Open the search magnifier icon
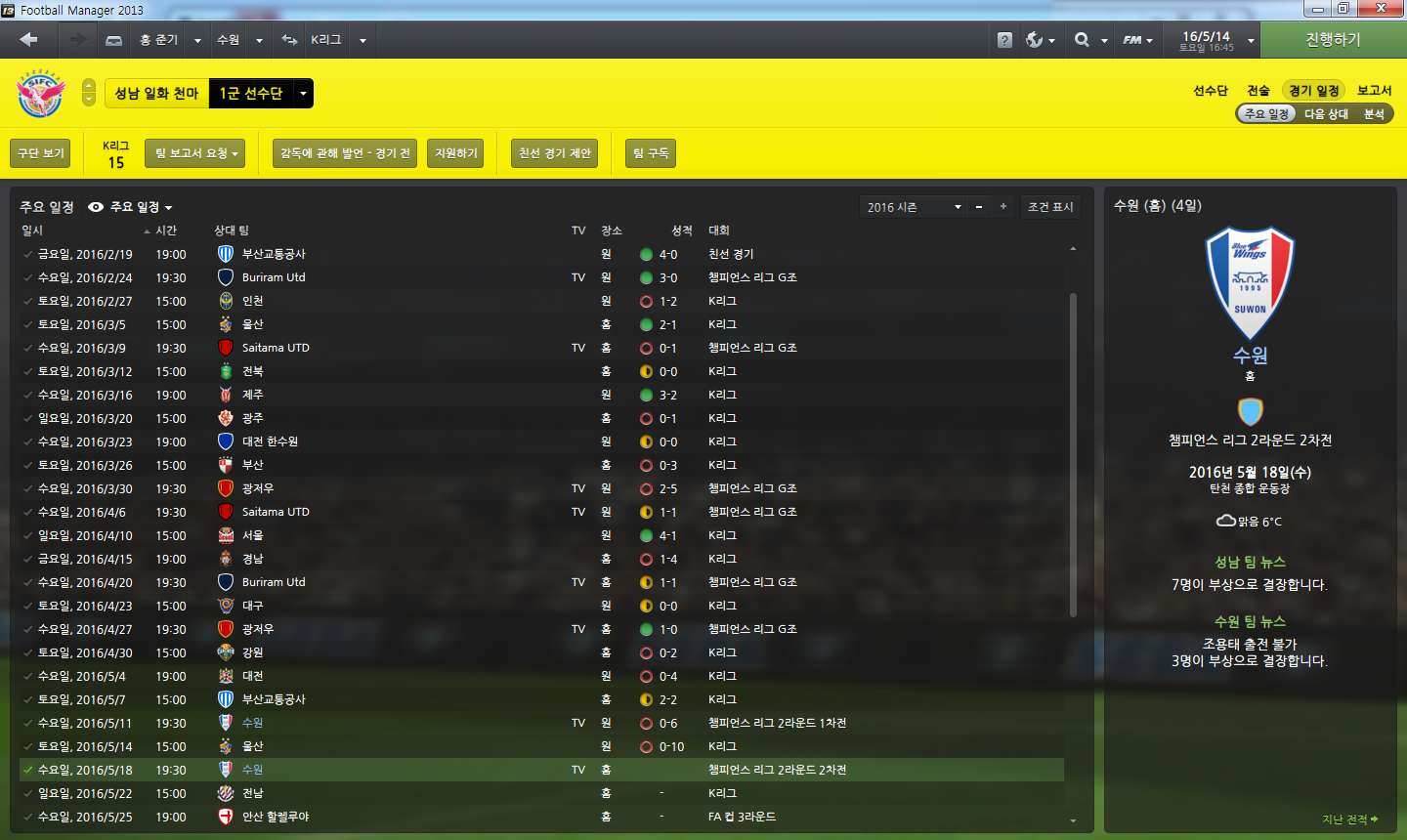Image resolution: width=1407 pixels, height=840 pixels. (x=1082, y=40)
